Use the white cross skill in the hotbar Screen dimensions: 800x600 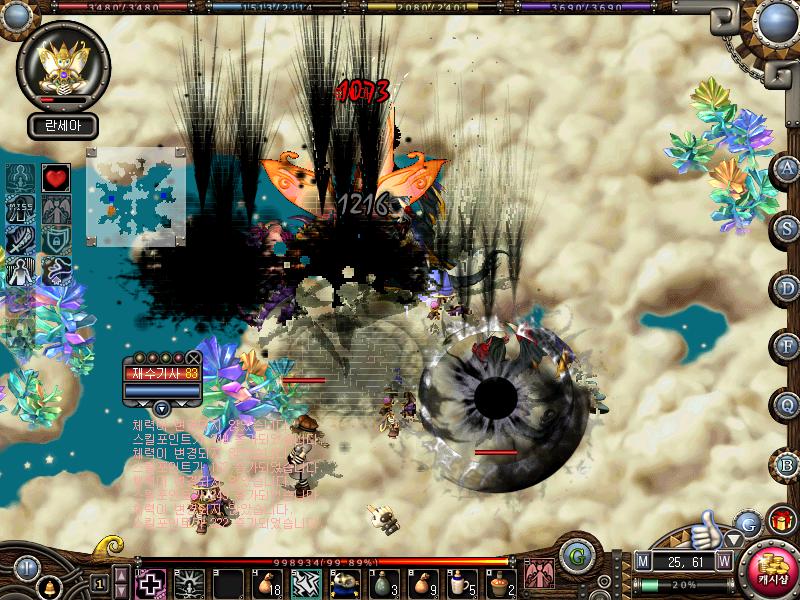[x=151, y=582]
